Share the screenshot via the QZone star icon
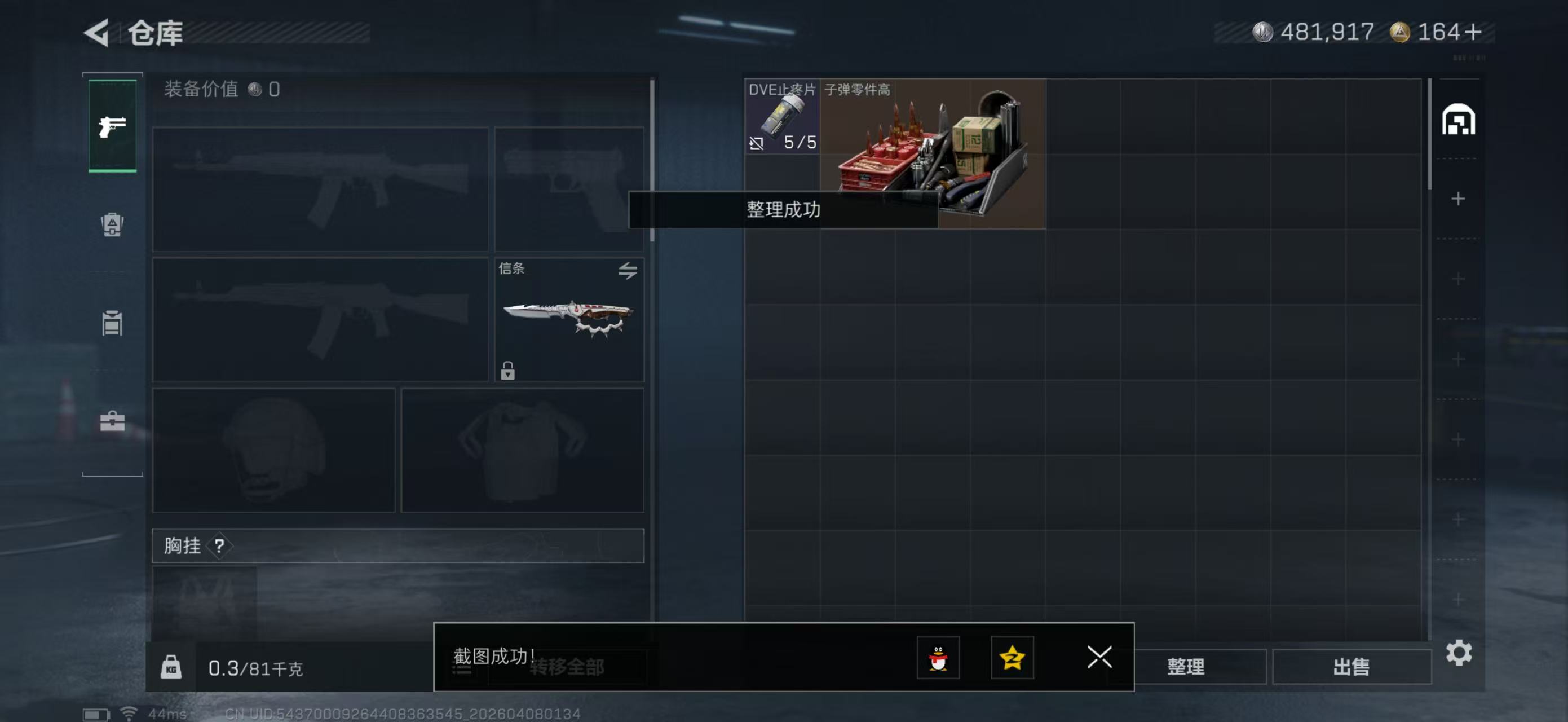Image resolution: width=1568 pixels, height=722 pixels. pyautogui.click(x=1012, y=659)
